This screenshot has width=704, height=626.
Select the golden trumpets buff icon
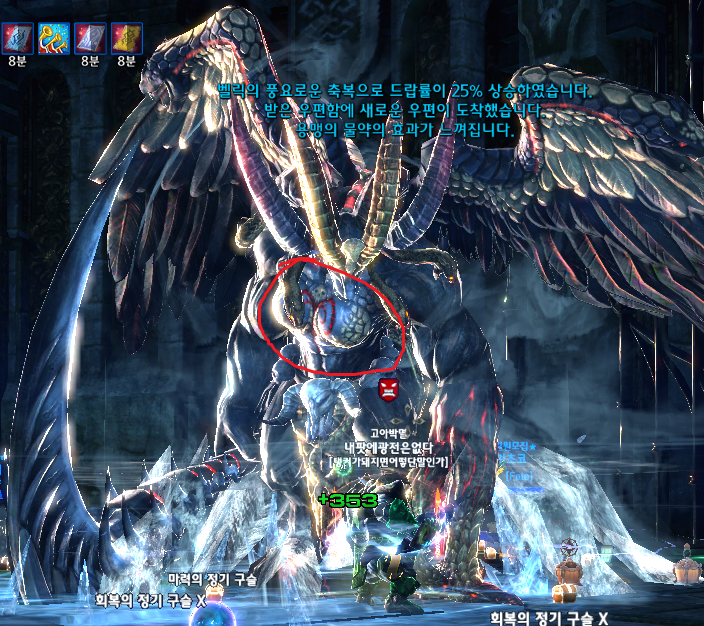pos(53,38)
